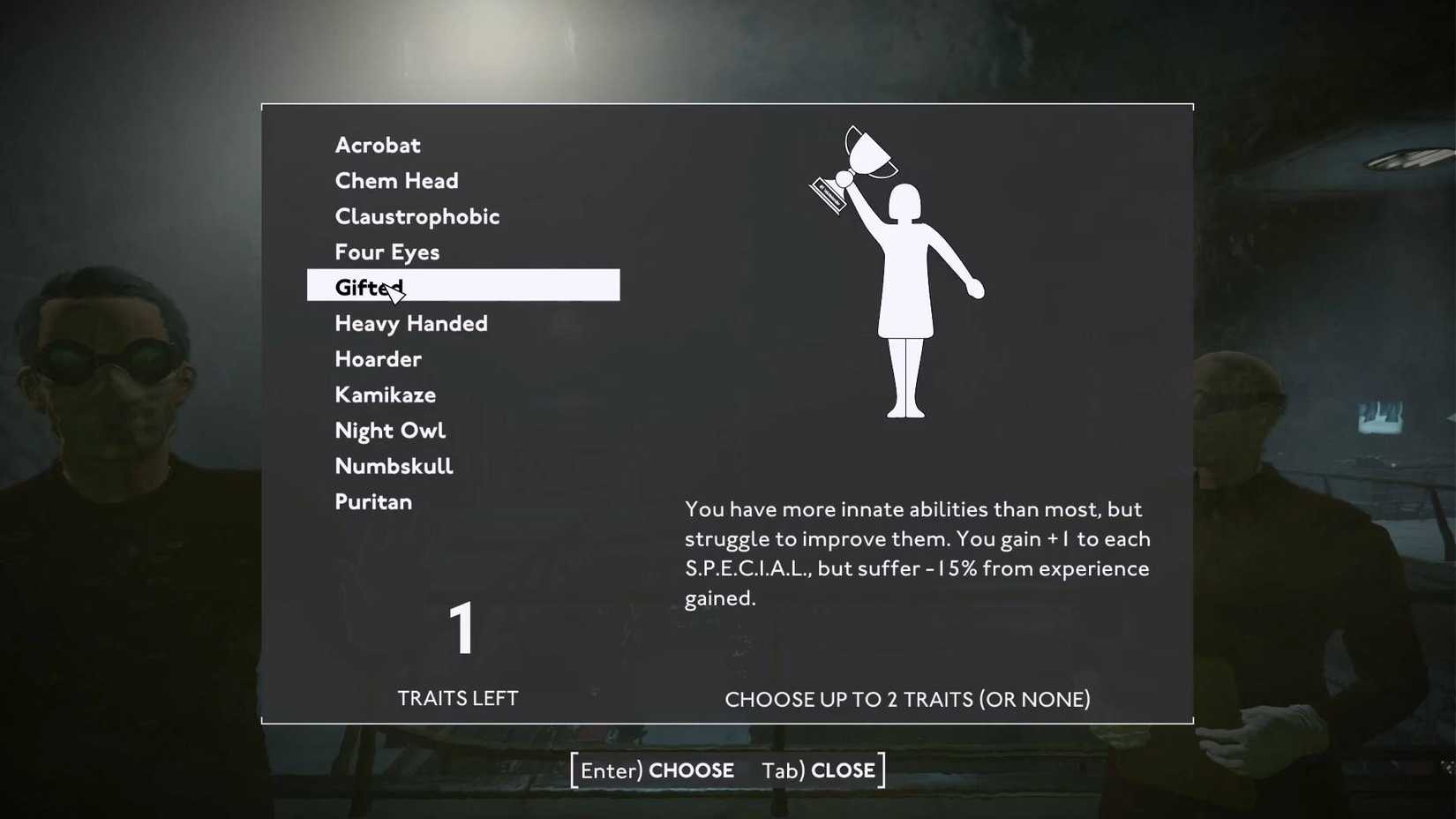Select the Numbskull trait
Image resolution: width=1456 pixels, height=819 pixels.
click(394, 465)
